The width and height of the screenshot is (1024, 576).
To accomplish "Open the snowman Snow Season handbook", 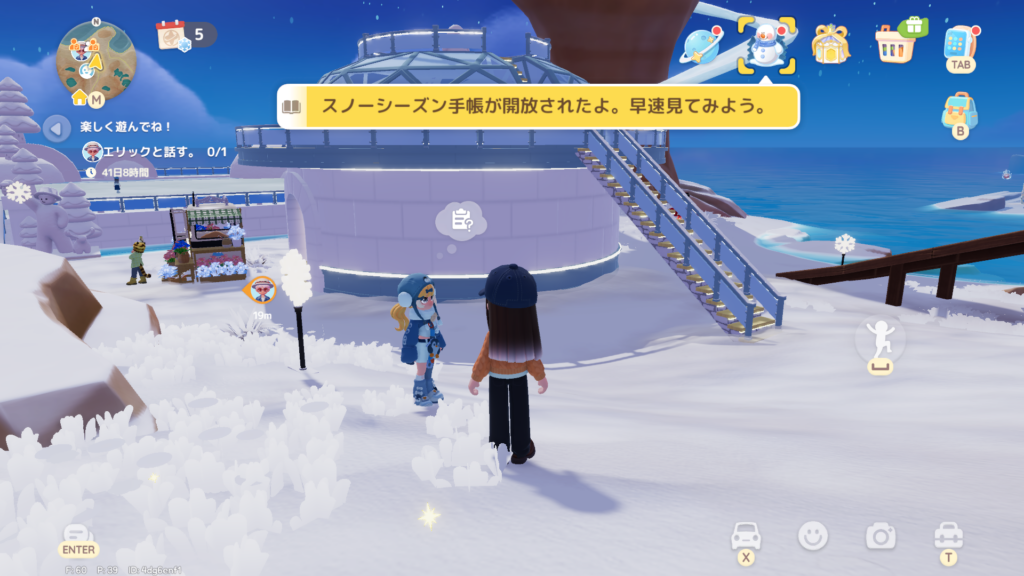I will [766, 45].
